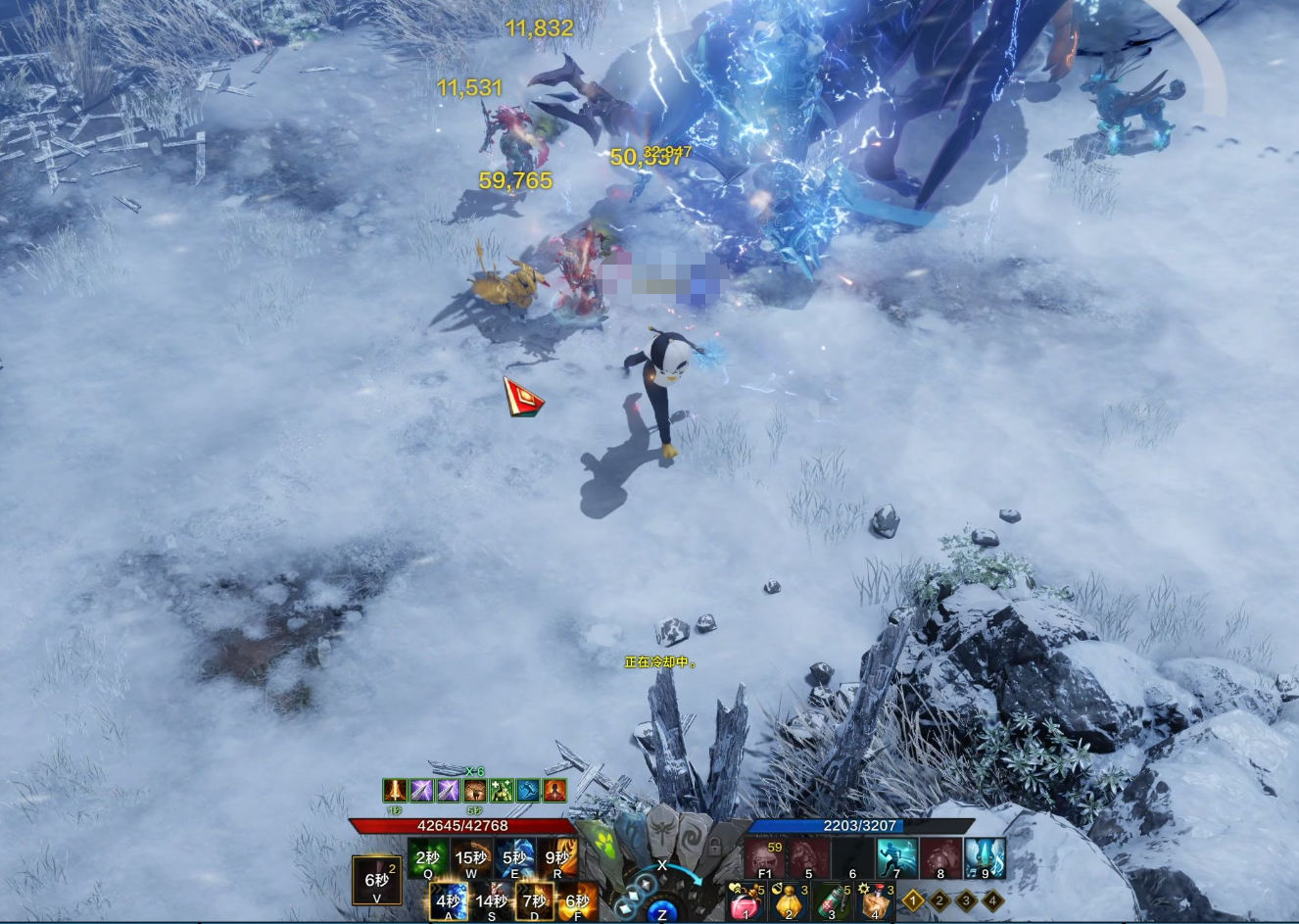Switch to battle item preset 2

939,900
